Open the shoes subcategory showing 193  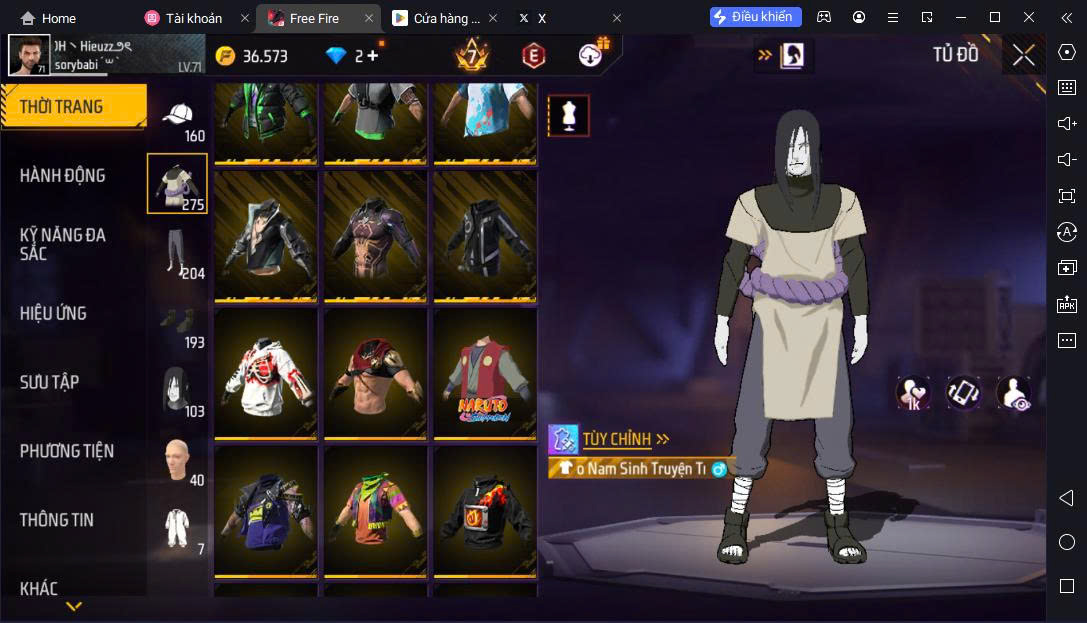[178, 321]
